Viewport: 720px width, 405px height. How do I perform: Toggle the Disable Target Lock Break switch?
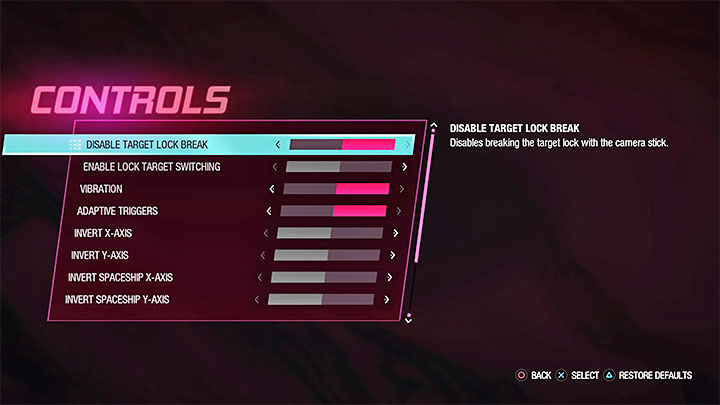click(341, 145)
